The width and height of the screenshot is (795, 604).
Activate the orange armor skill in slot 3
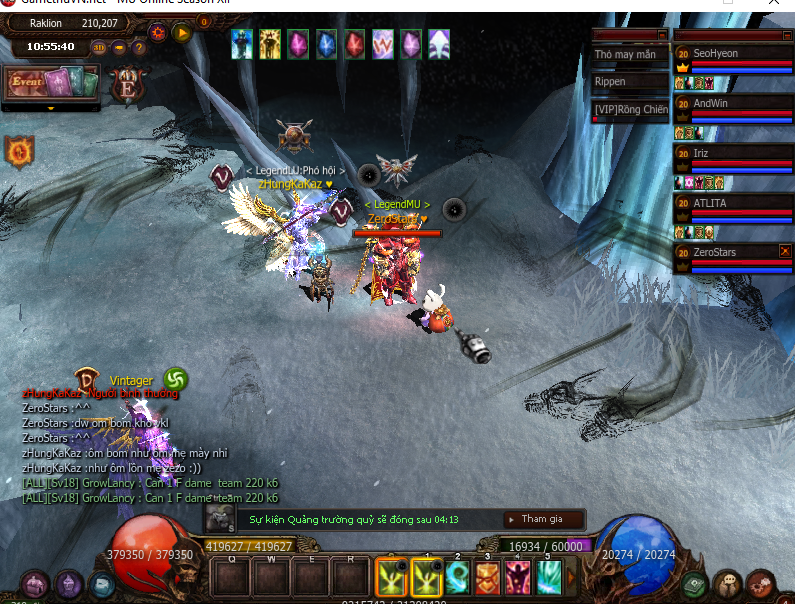tap(488, 577)
